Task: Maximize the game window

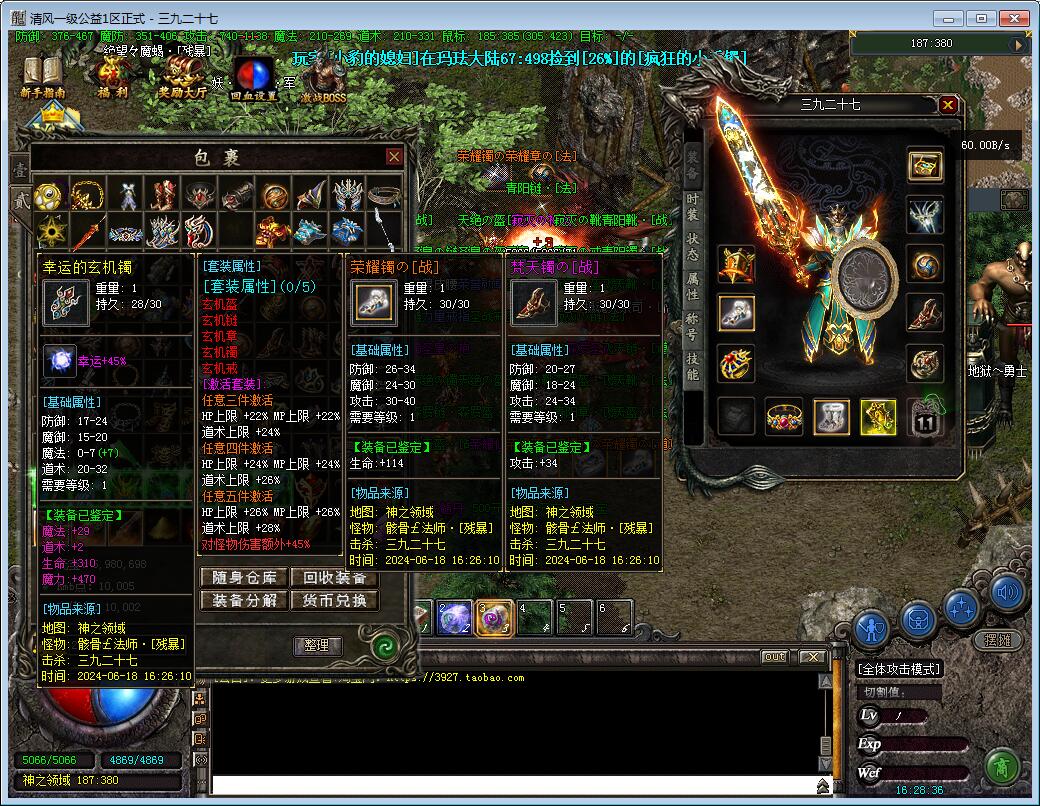Action: point(981,18)
